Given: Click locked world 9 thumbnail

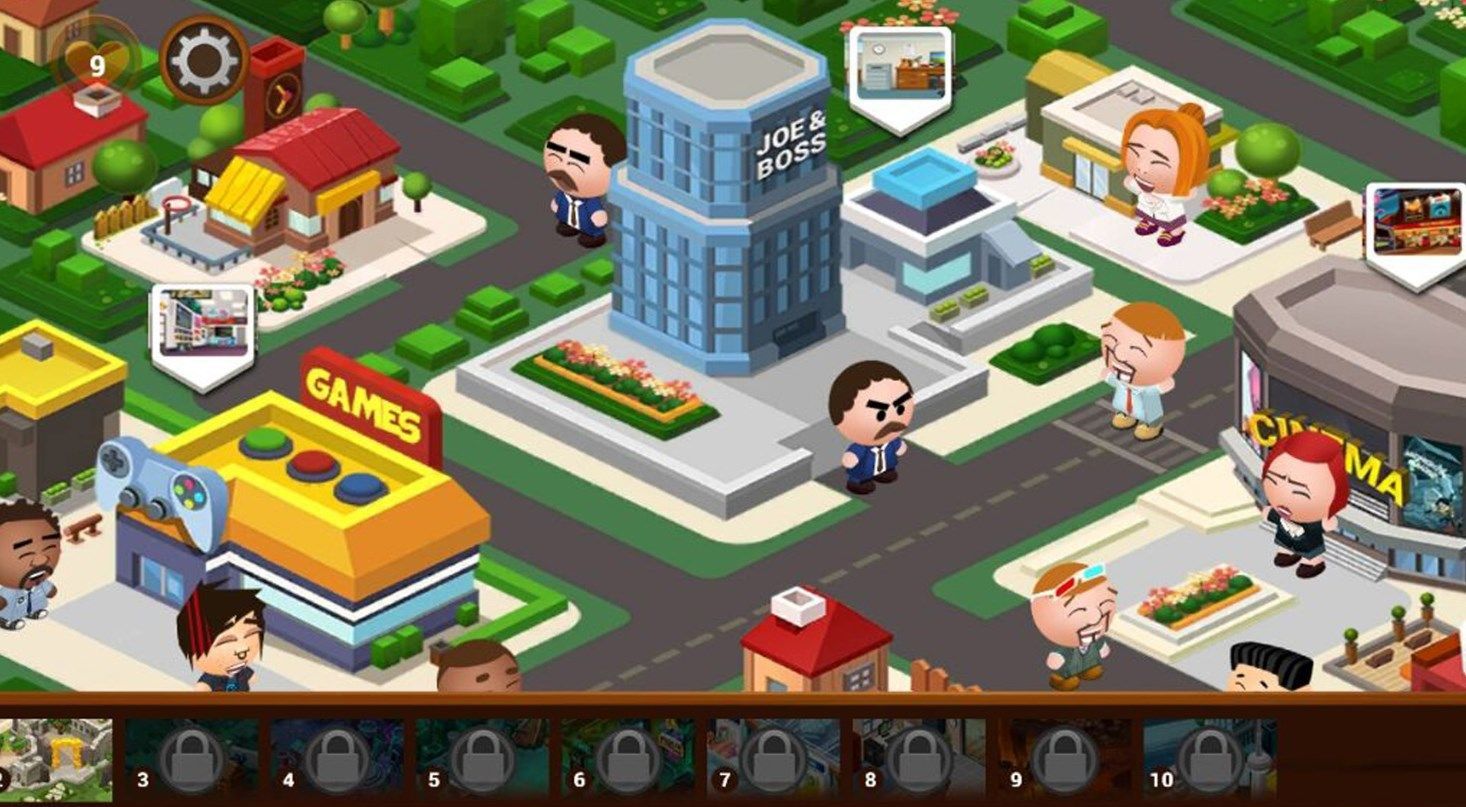Looking at the screenshot, I should (1065, 760).
